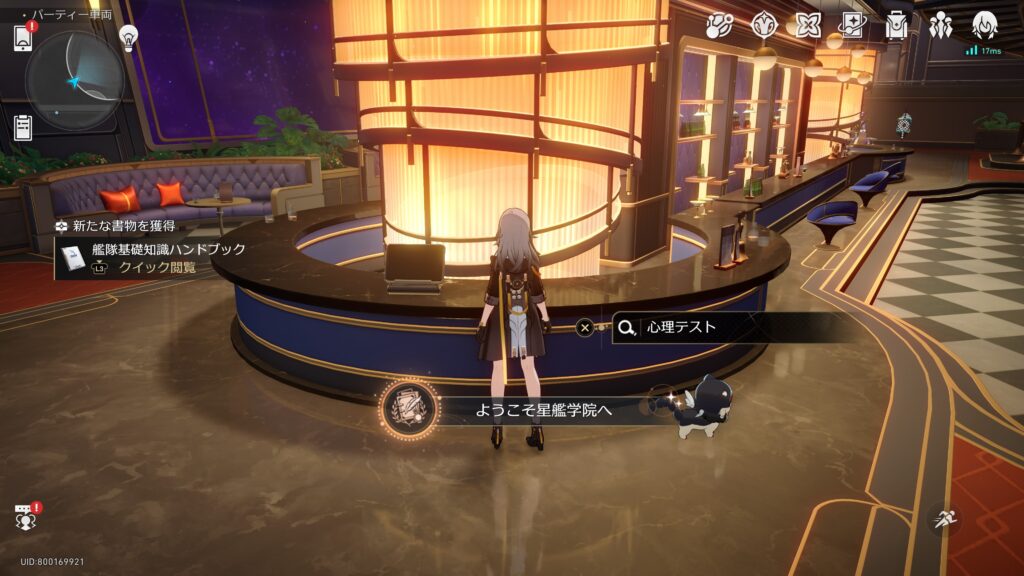Close the 心理テスト search prompt

coord(585,327)
